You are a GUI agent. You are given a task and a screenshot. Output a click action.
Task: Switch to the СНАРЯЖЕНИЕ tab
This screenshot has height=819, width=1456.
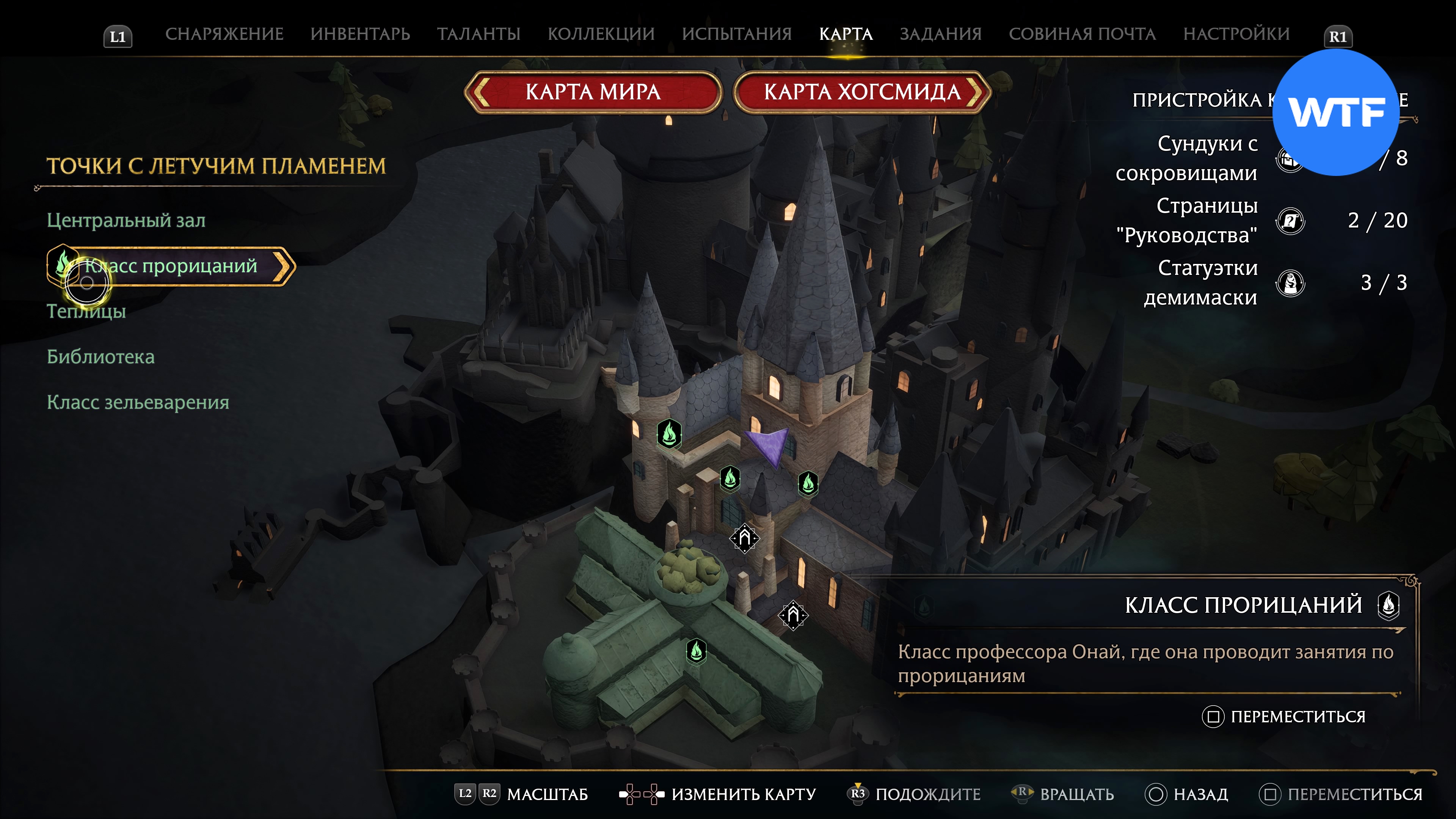224,35
